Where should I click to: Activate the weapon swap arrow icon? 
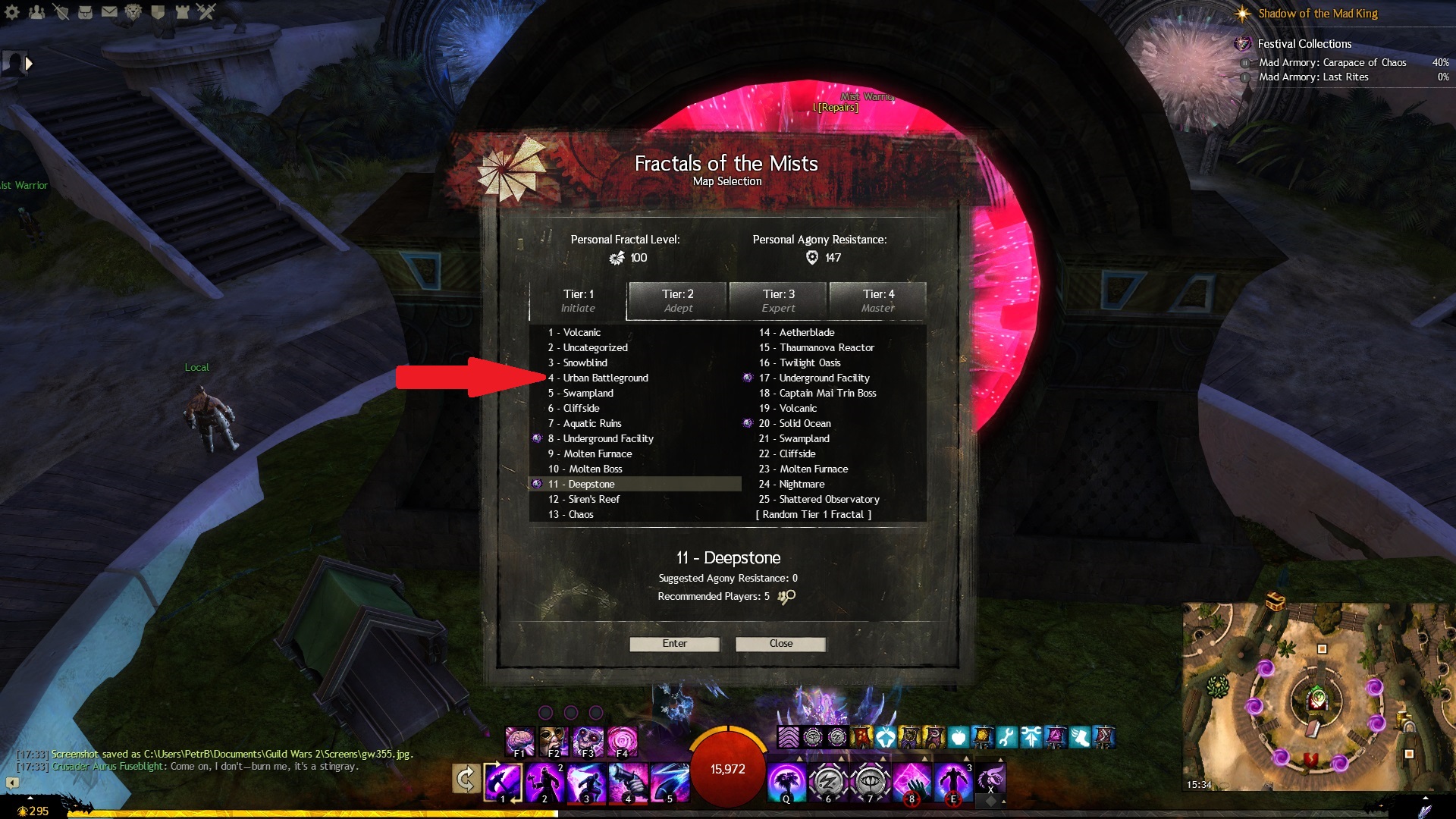pos(465,779)
